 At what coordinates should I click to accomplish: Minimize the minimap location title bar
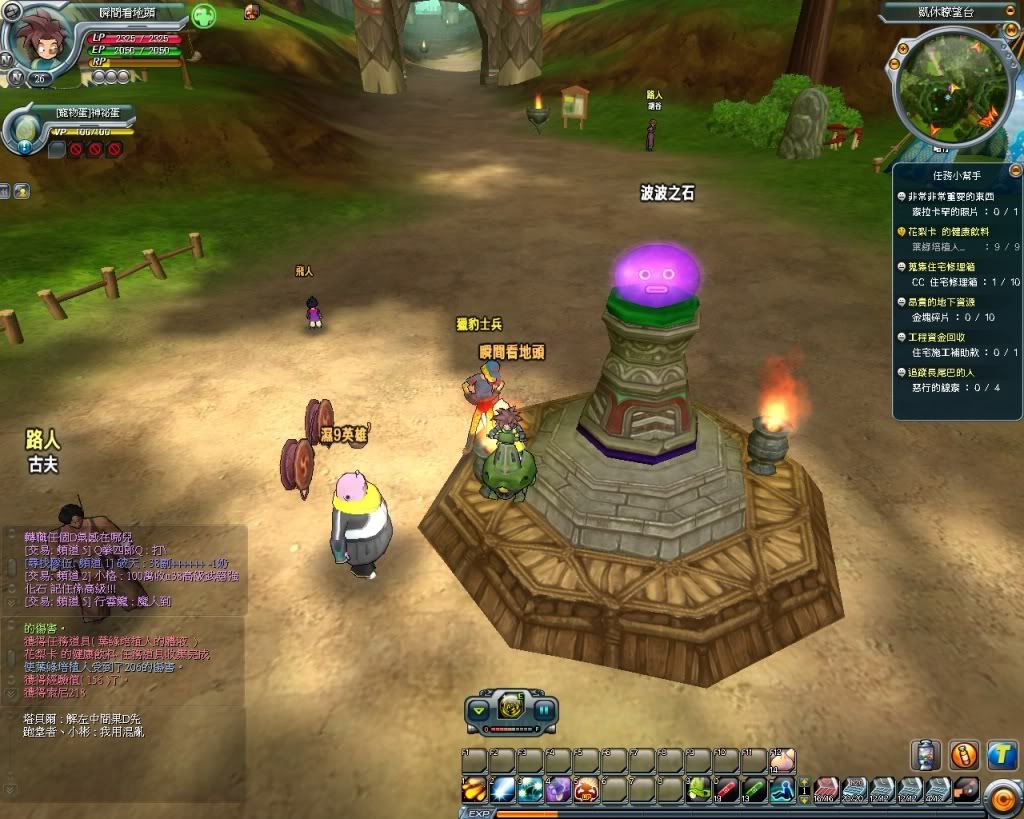tap(1011, 10)
